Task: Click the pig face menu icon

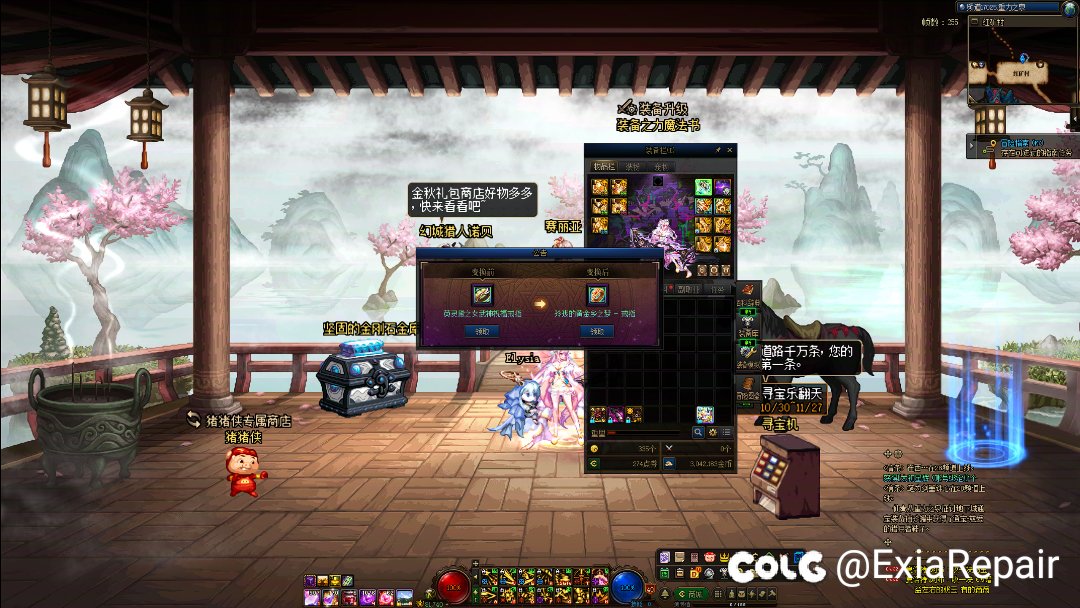Action: click(x=710, y=557)
